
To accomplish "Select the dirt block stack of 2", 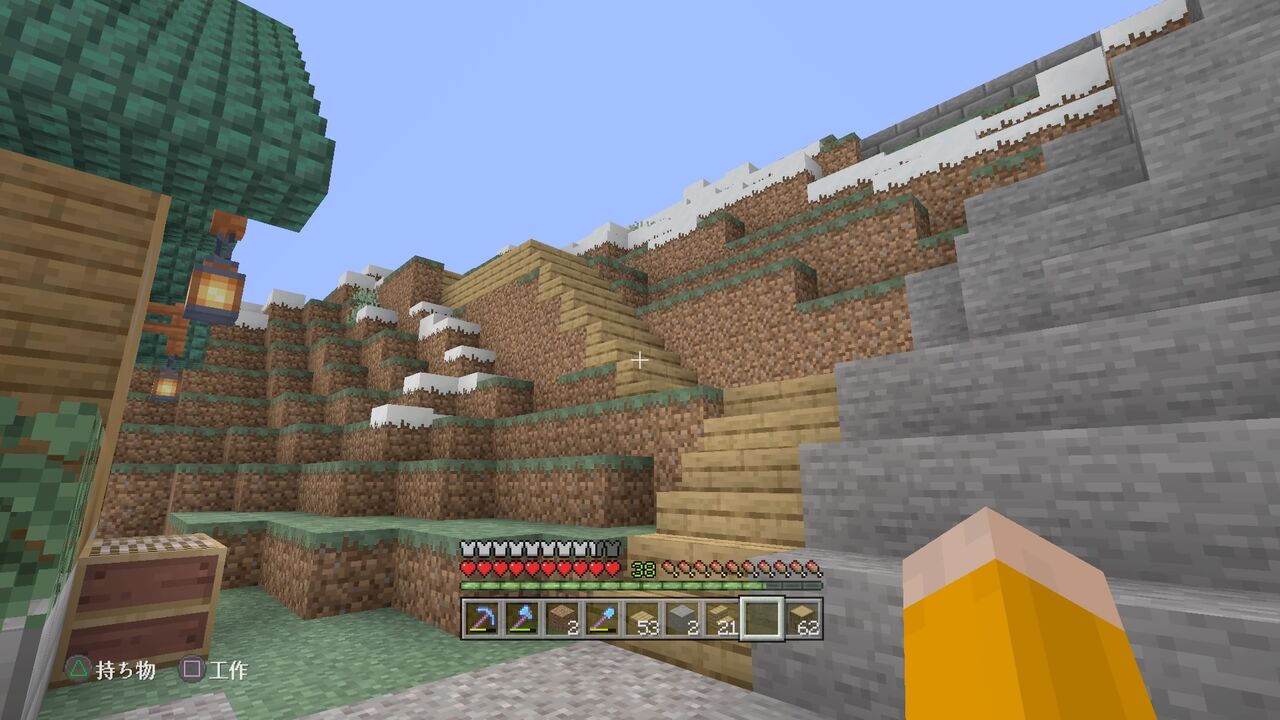I will click(x=560, y=616).
